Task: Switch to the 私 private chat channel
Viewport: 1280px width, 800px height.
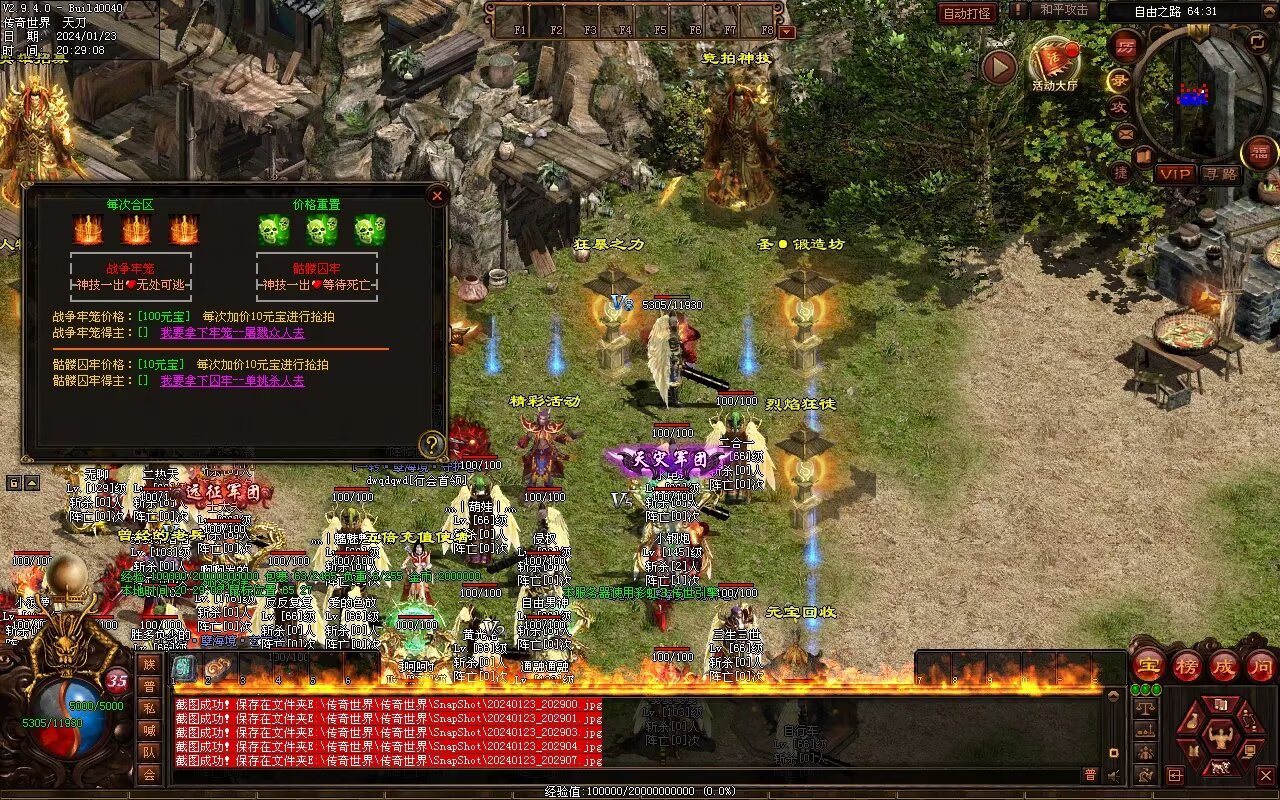Action: pos(149,709)
